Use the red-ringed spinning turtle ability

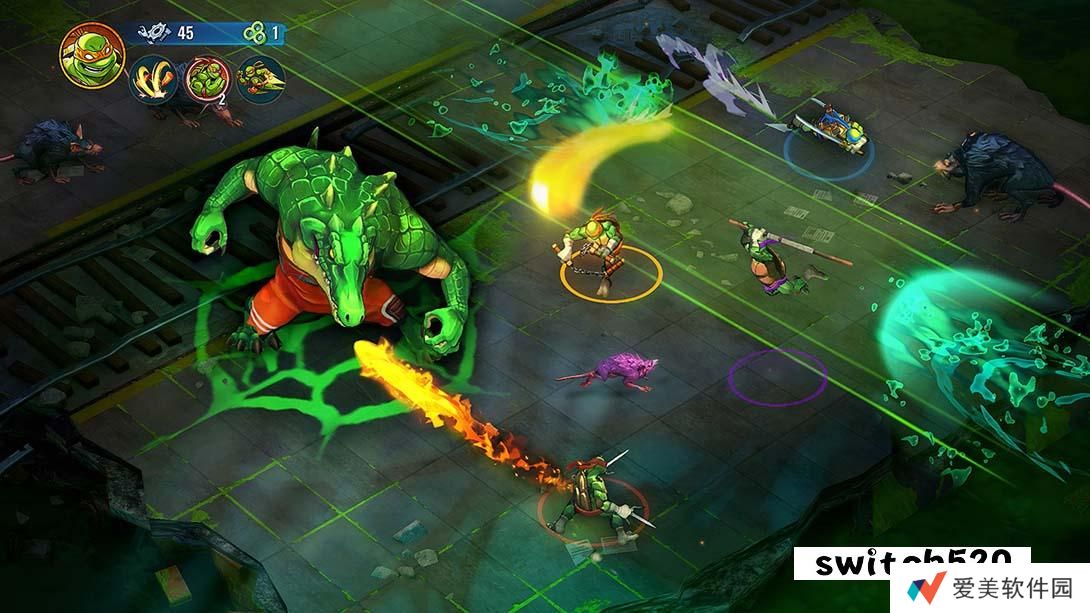click(208, 81)
